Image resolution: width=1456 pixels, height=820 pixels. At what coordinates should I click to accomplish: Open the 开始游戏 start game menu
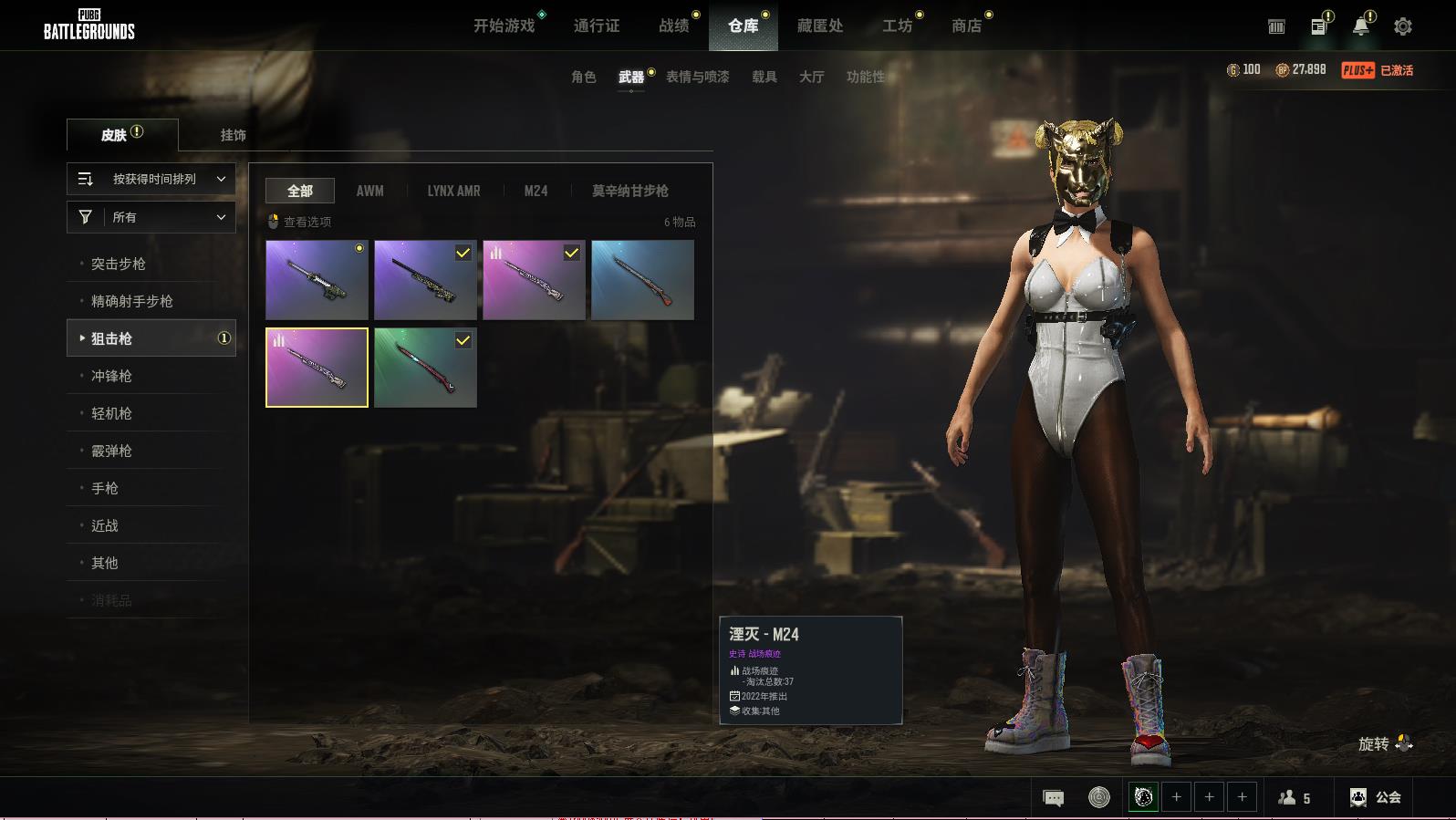coord(504,26)
